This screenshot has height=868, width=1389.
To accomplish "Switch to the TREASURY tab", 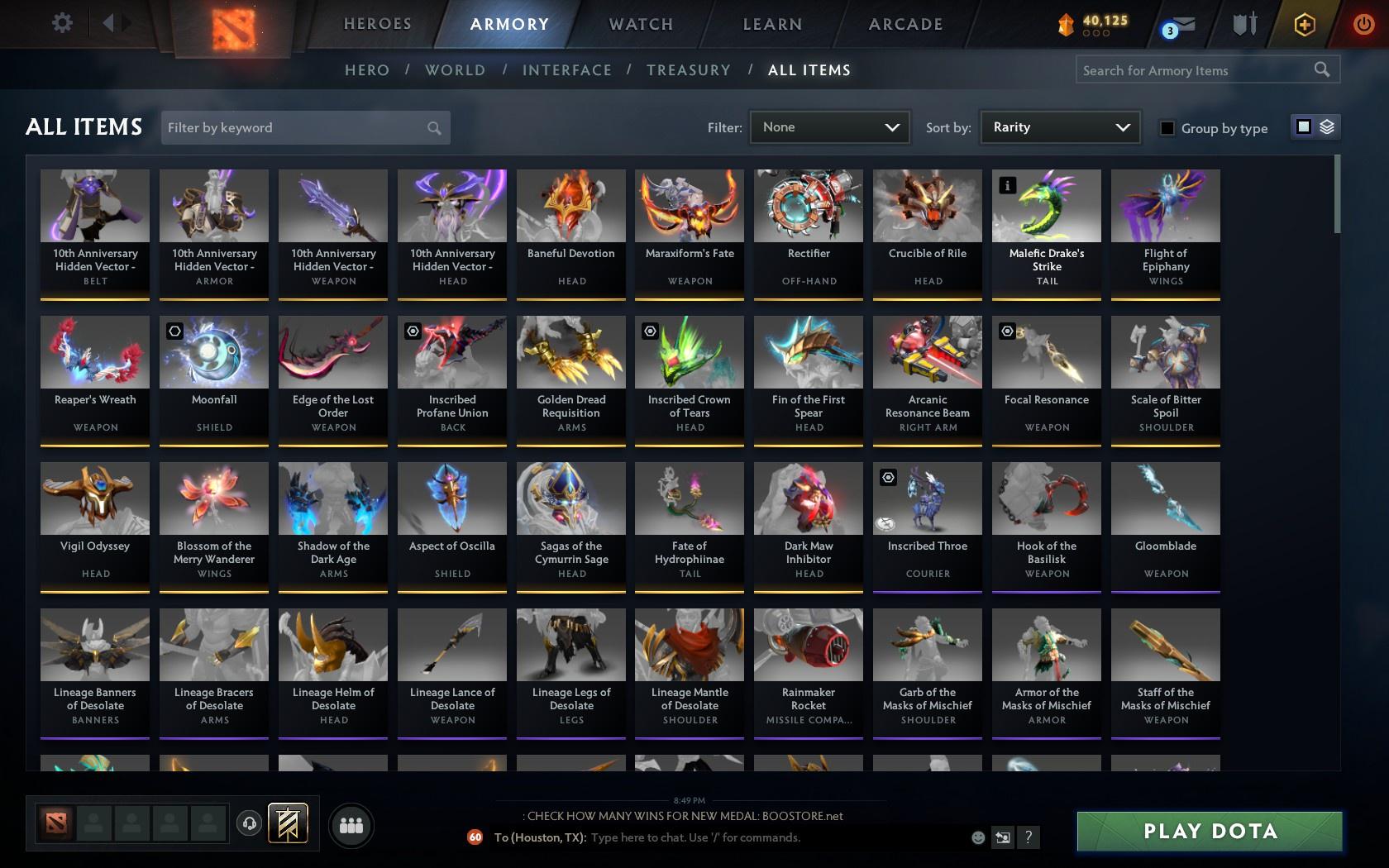I will click(689, 70).
